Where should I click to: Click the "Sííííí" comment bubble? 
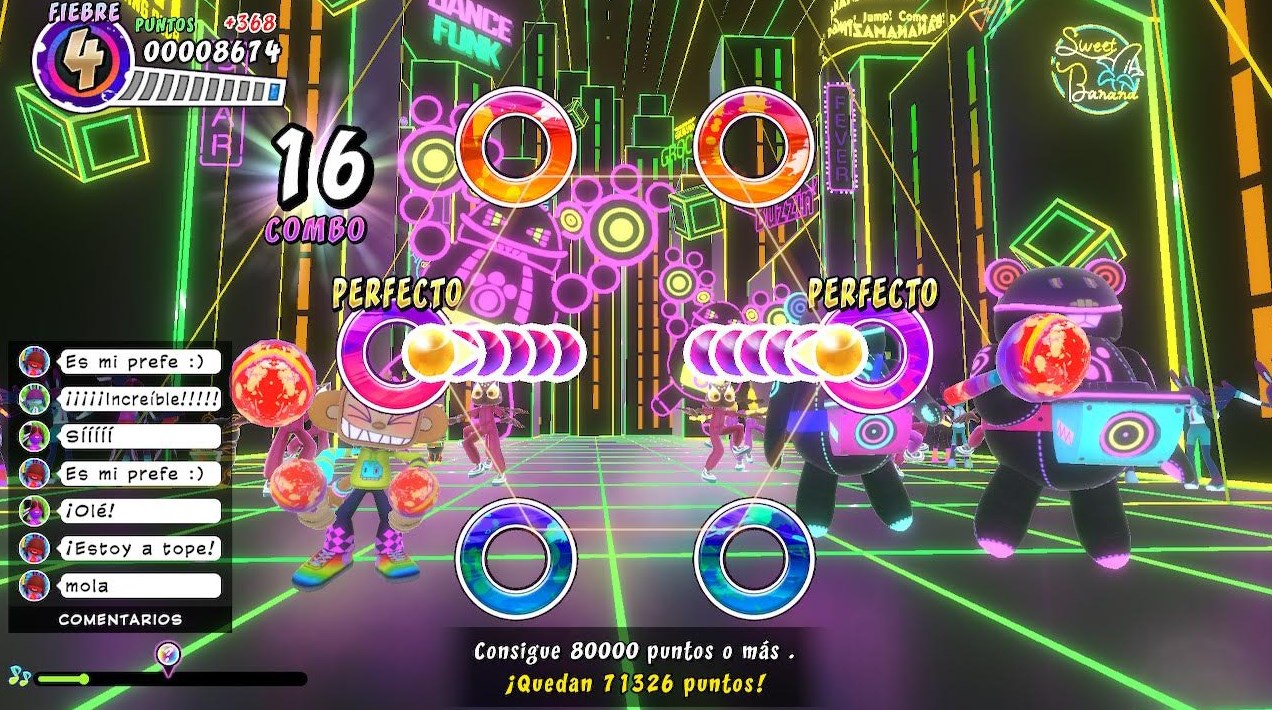tap(138, 436)
